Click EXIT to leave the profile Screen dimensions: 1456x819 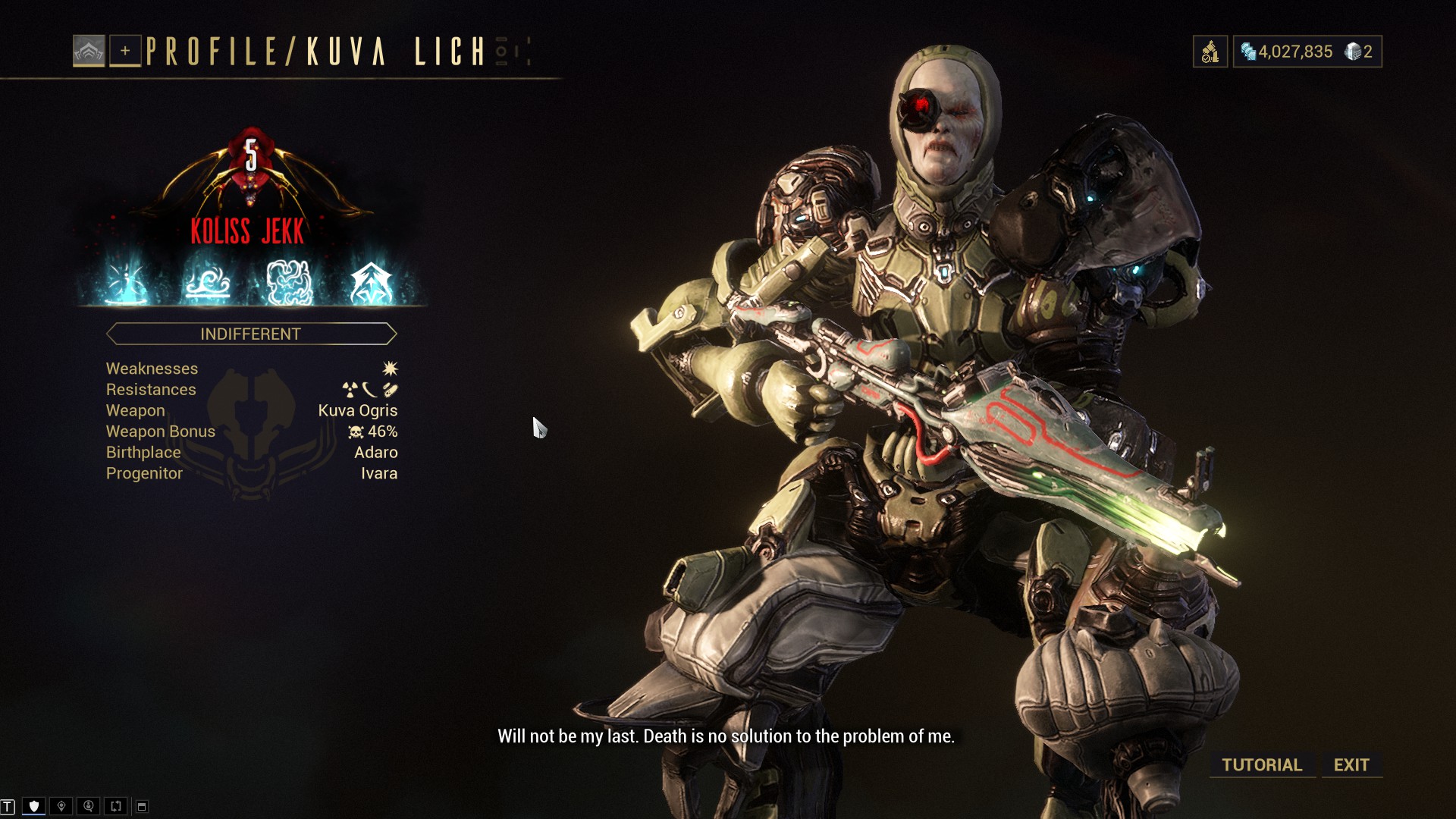(1351, 764)
